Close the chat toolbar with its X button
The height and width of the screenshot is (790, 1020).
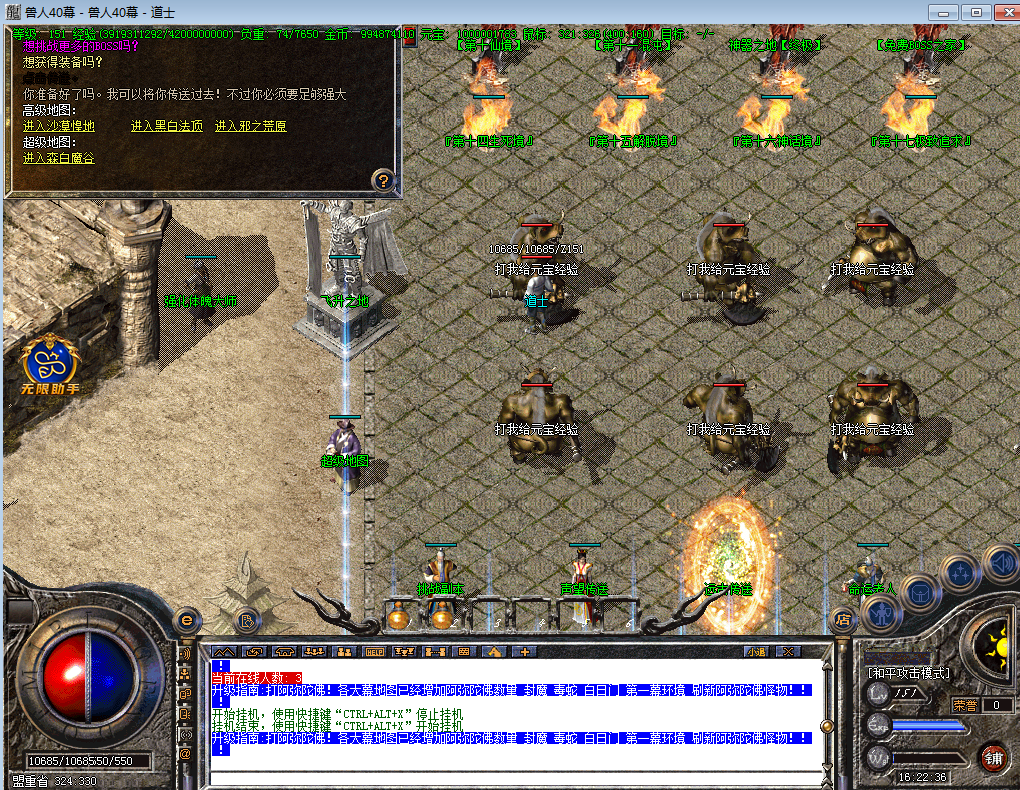[x=785, y=651]
